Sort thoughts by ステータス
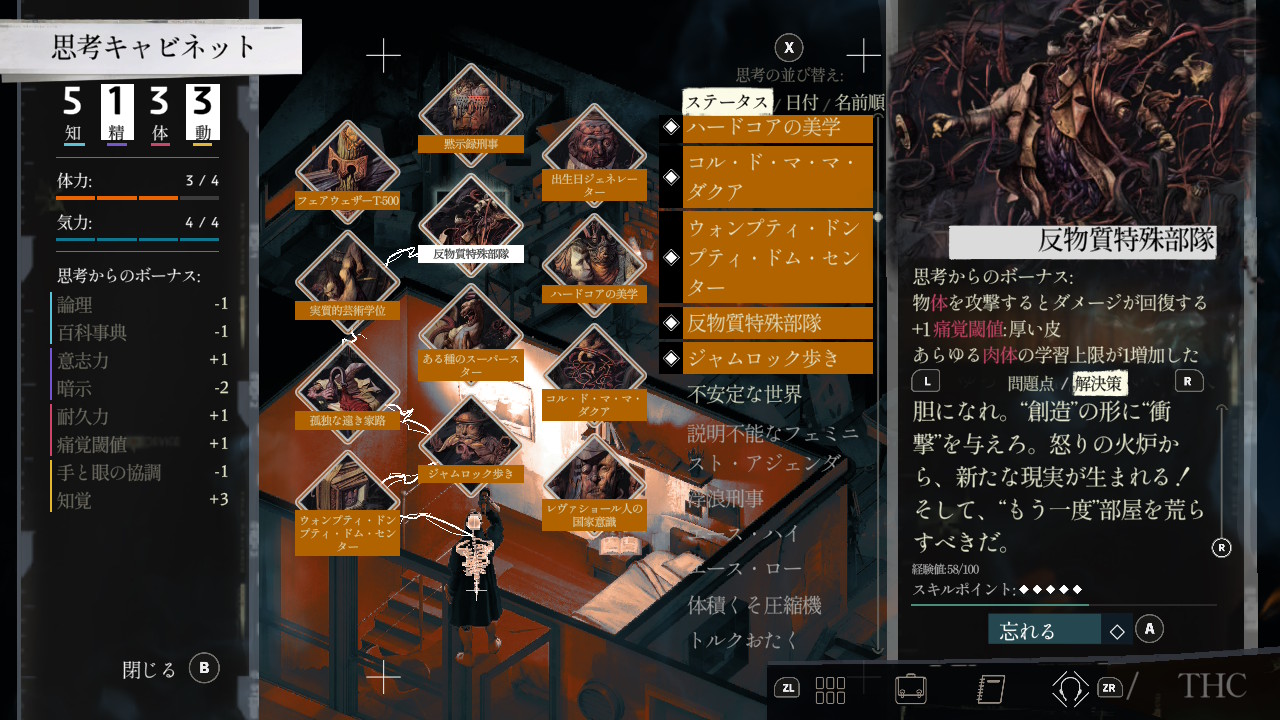Screen dimensions: 1280x720 [x=727, y=102]
